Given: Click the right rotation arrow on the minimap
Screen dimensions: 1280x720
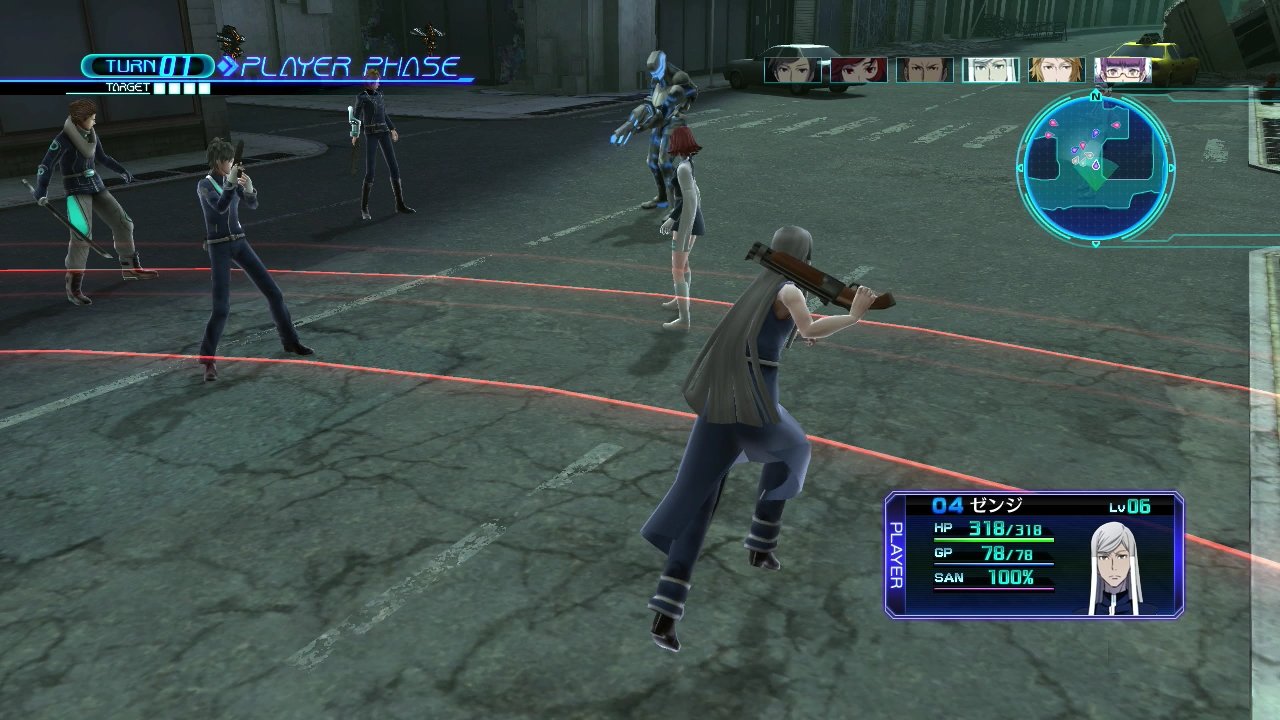Looking at the screenshot, I should [1172, 167].
